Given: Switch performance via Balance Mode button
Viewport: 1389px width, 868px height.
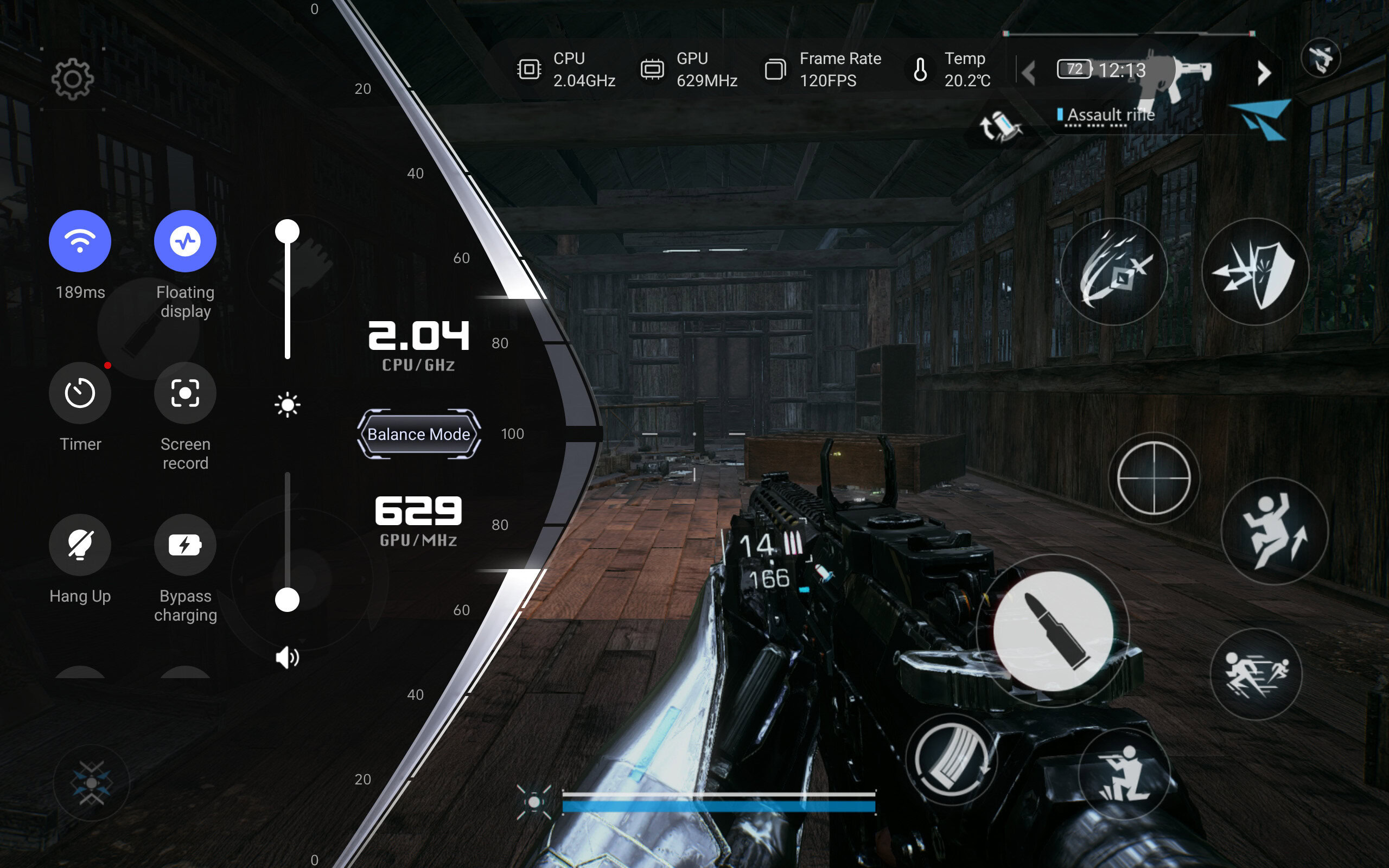Looking at the screenshot, I should 419,434.
